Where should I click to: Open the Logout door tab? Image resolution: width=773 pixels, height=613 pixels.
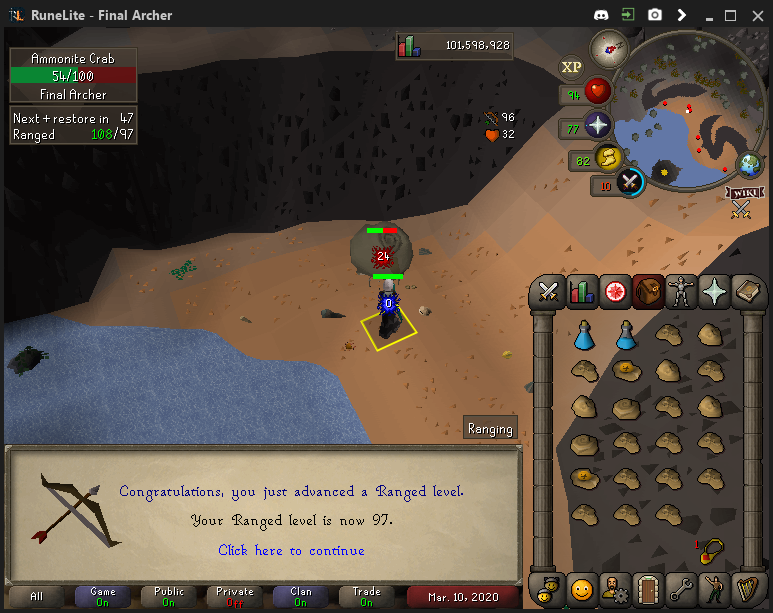point(650,587)
